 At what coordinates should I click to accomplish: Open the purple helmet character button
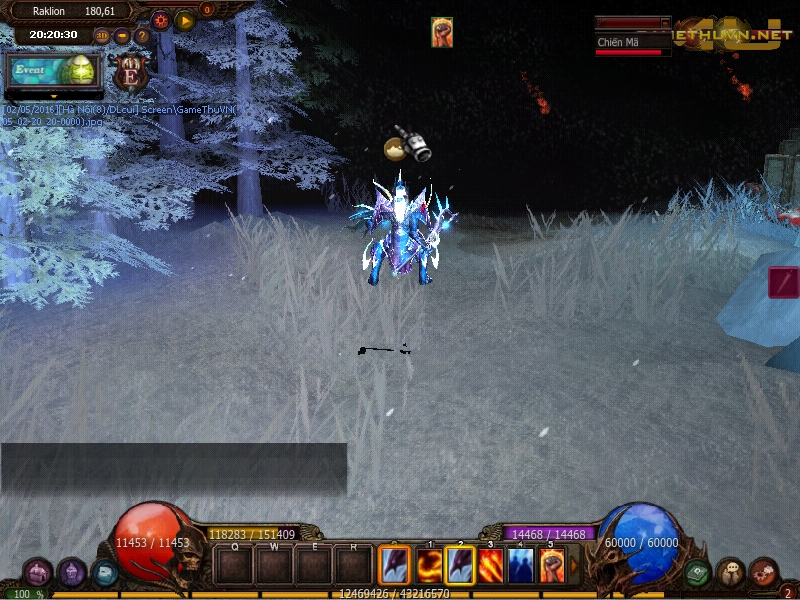[x=71, y=573]
